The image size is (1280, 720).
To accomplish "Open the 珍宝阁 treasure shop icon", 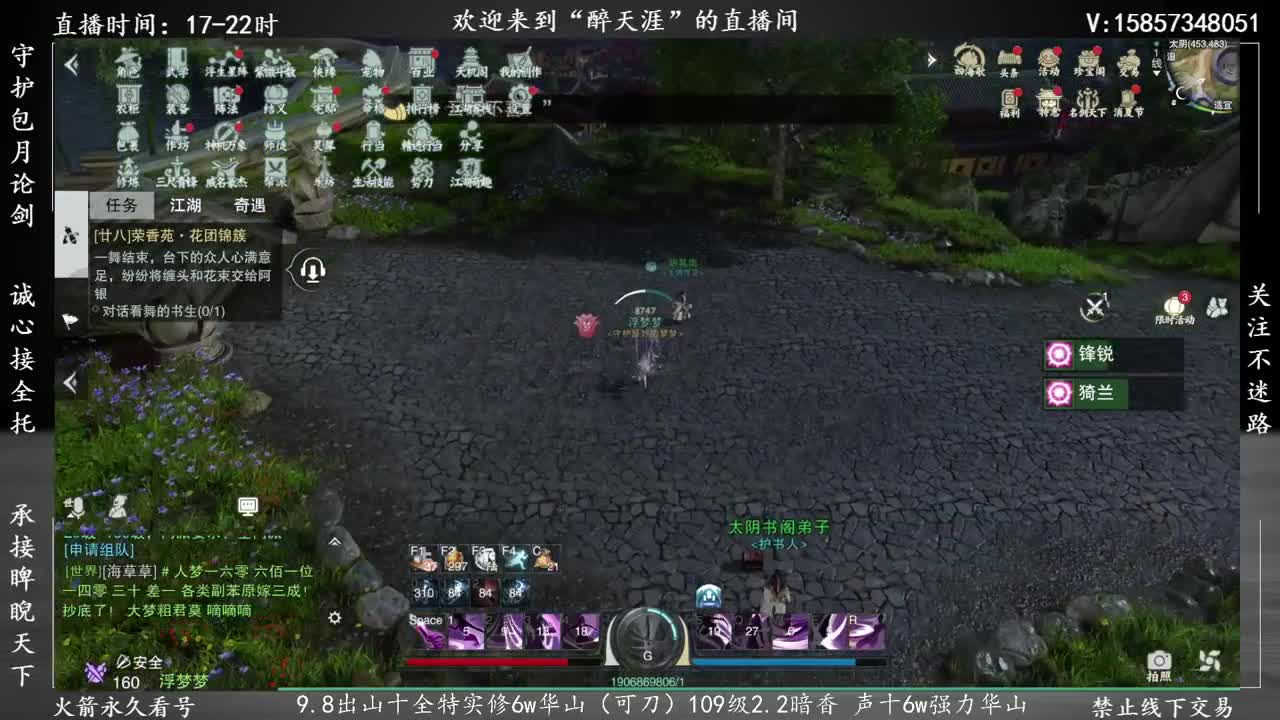I will click(1092, 60).
